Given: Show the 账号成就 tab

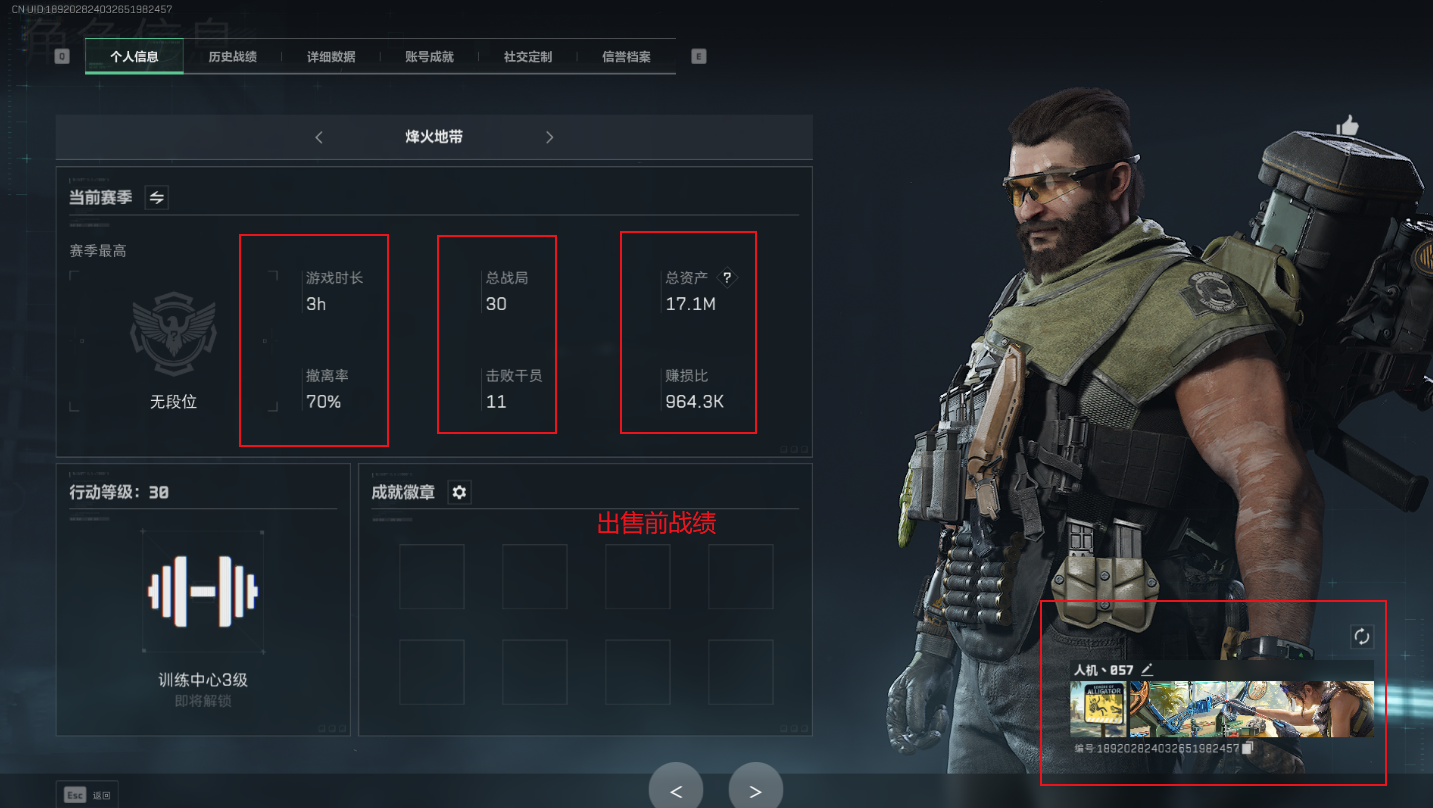Looking at the screenshot, I should click(429, 57).
